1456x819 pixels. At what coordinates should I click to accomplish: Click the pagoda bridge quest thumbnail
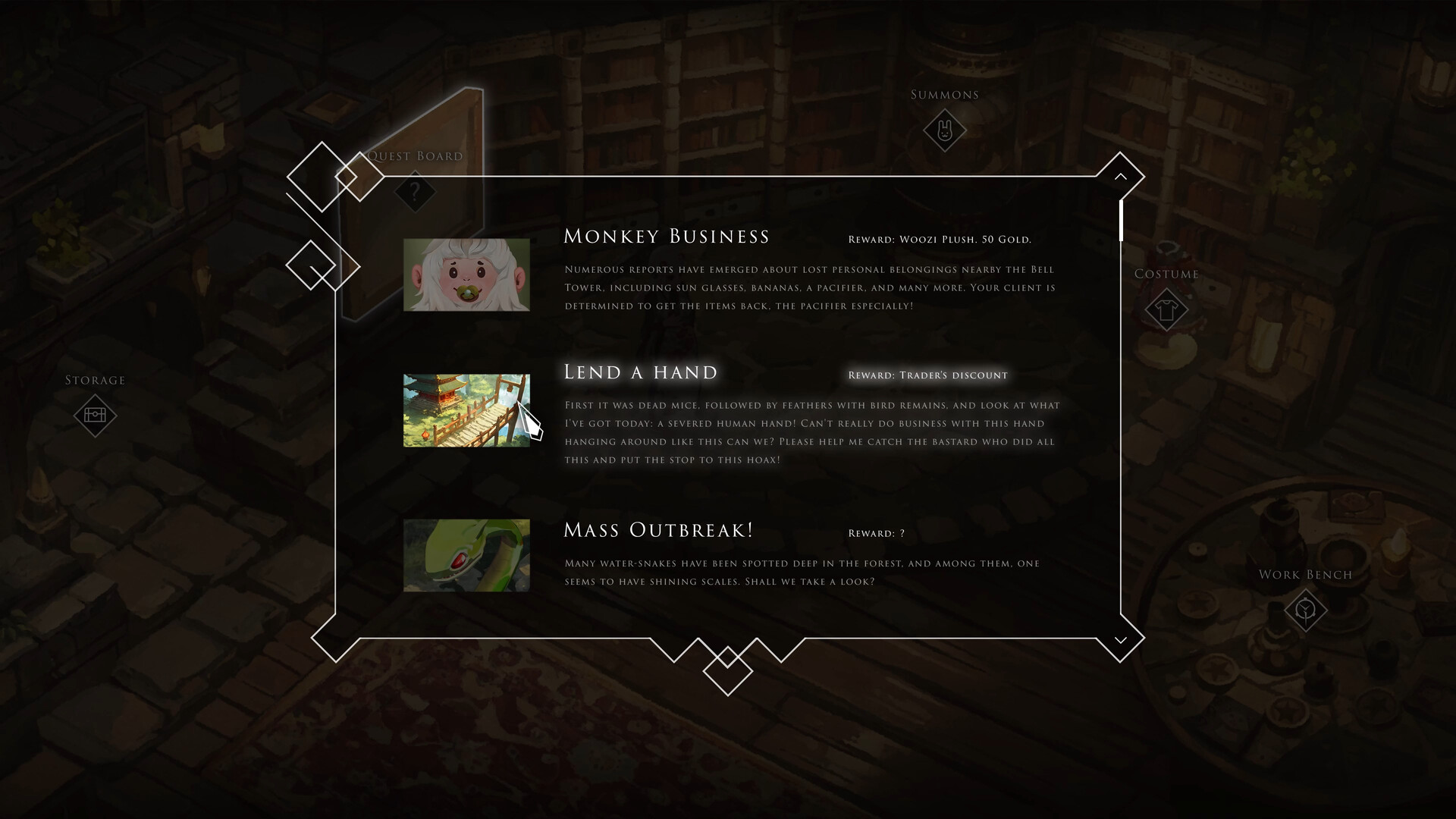[x=466, y=409]
